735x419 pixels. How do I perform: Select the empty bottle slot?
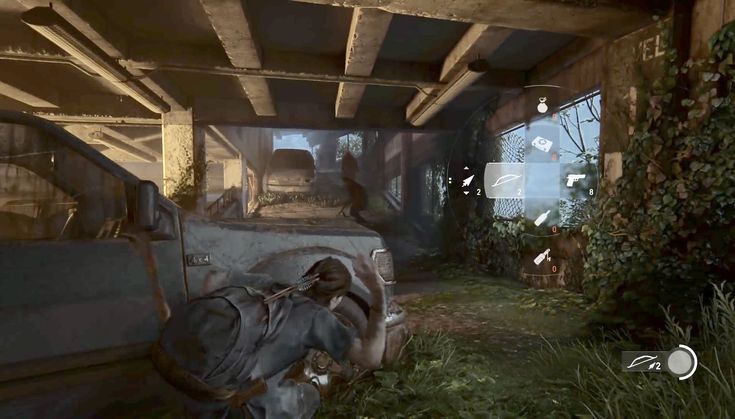pyautogui.click(x=542, y=218)
